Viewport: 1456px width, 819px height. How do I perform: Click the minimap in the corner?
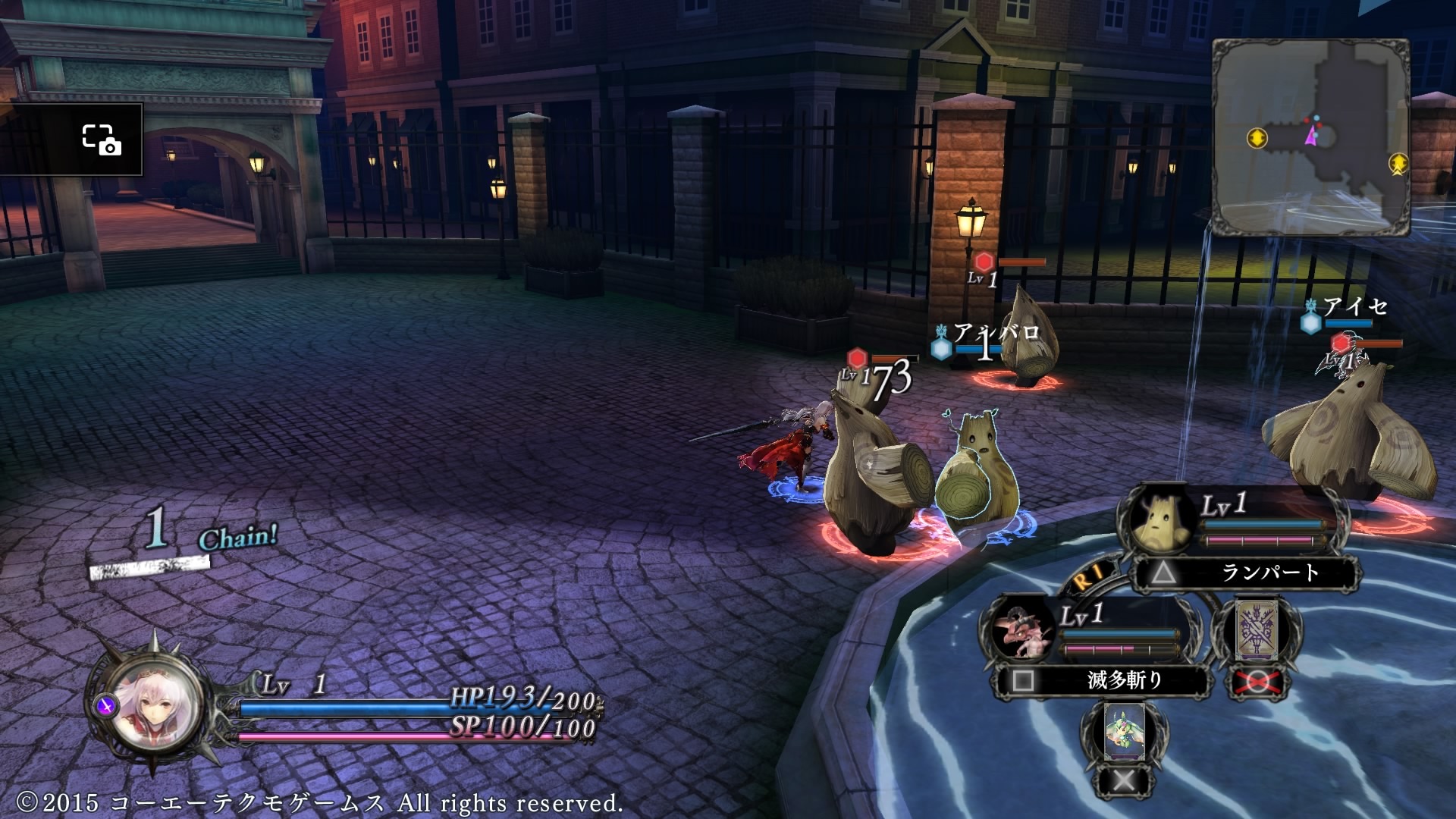point(1310,136)
